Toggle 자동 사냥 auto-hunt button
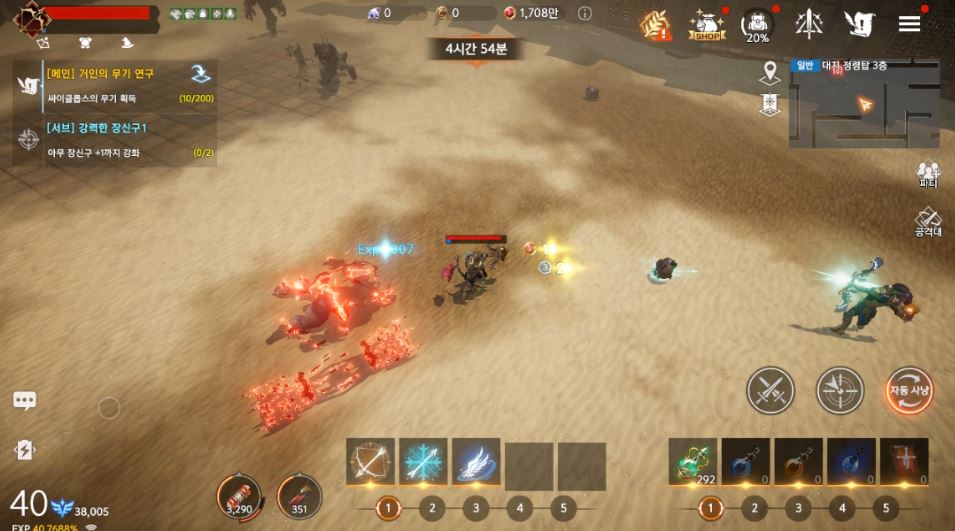This screenshot has width=955, height=531. (x=909, y=390)
